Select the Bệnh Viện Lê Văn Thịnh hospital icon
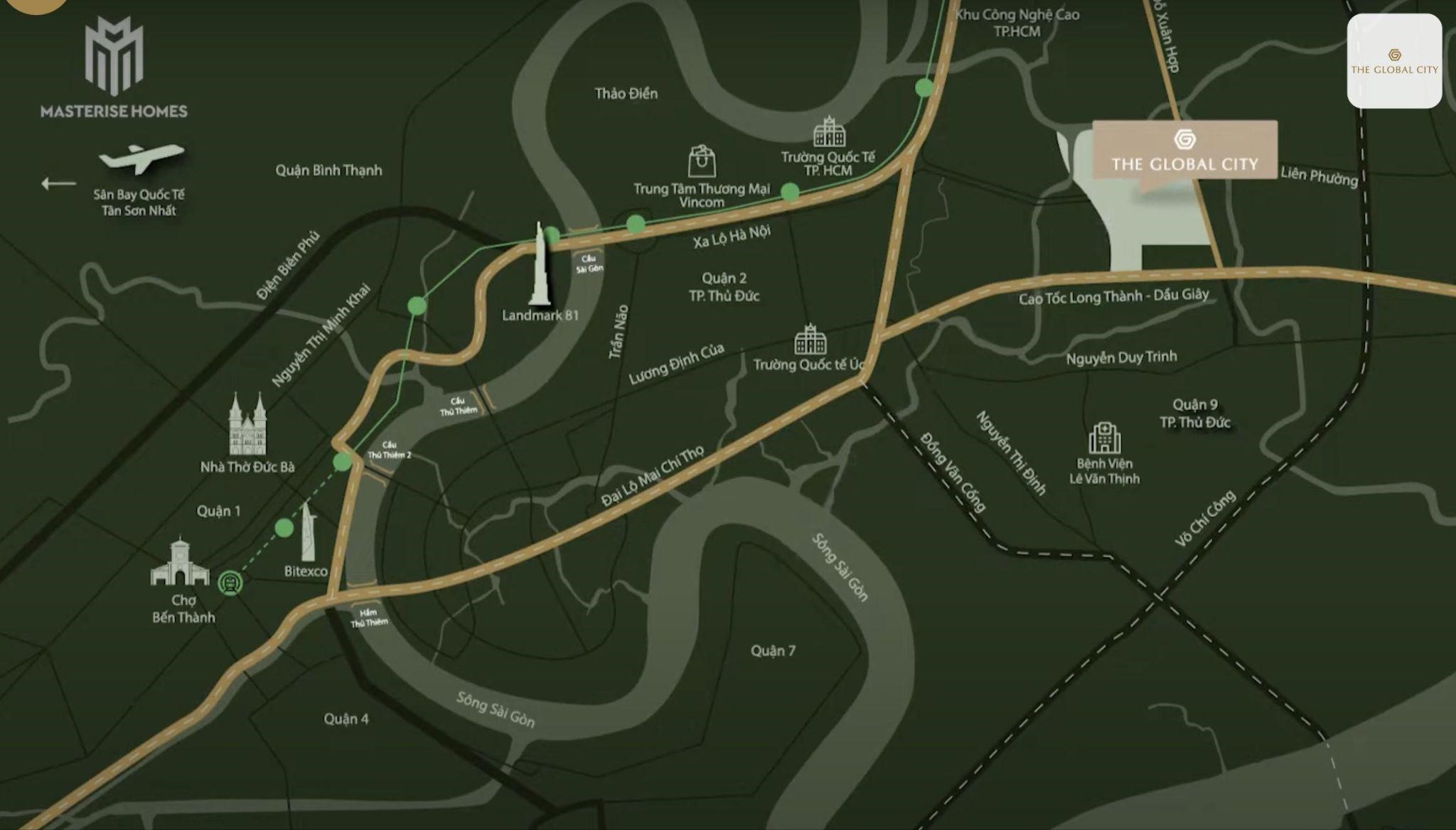Image resolution: width=1456 pixels, height=830 pixels. tap(1104, 438)
